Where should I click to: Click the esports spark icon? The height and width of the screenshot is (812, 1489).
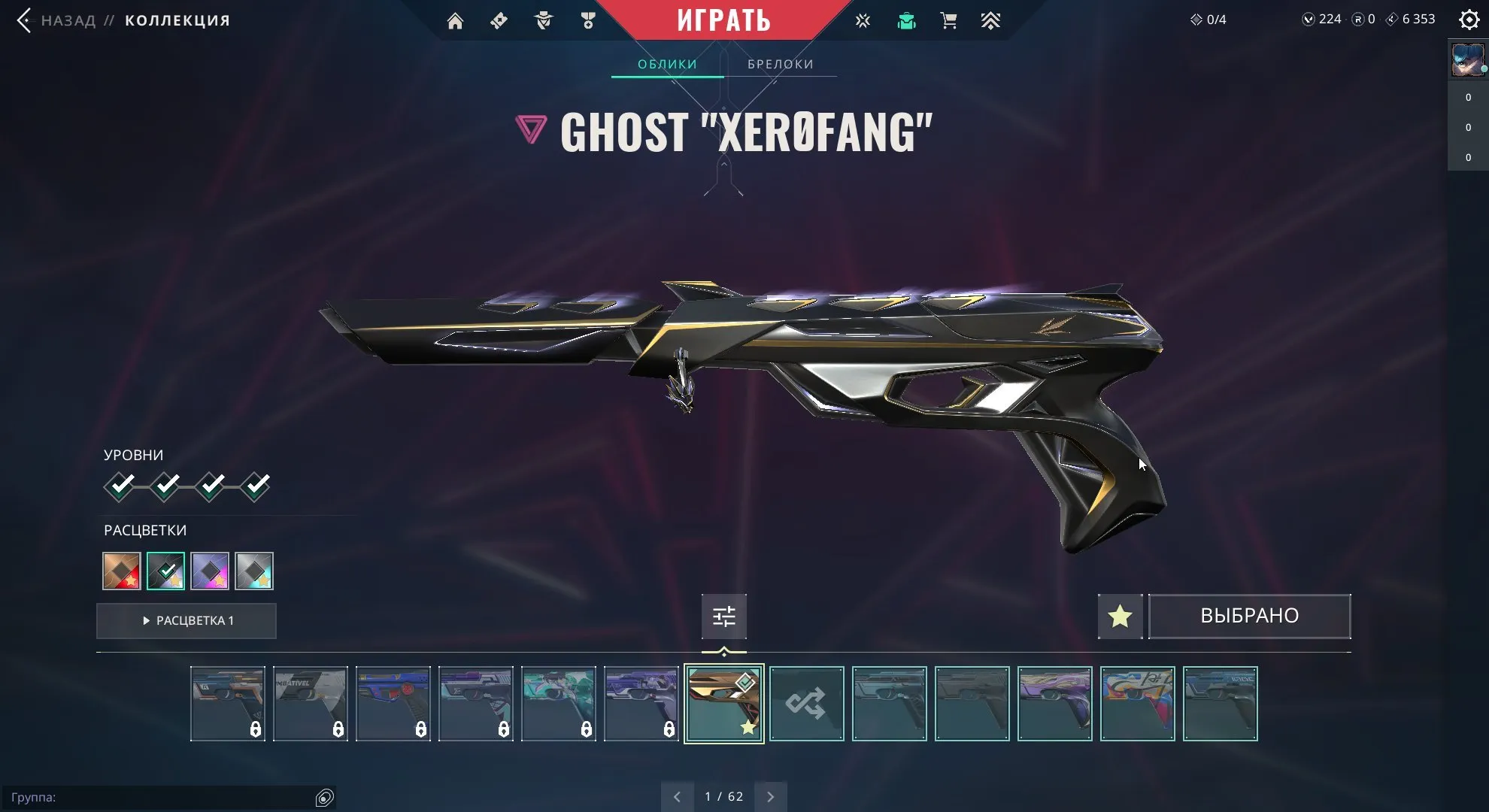click(863, 20)
